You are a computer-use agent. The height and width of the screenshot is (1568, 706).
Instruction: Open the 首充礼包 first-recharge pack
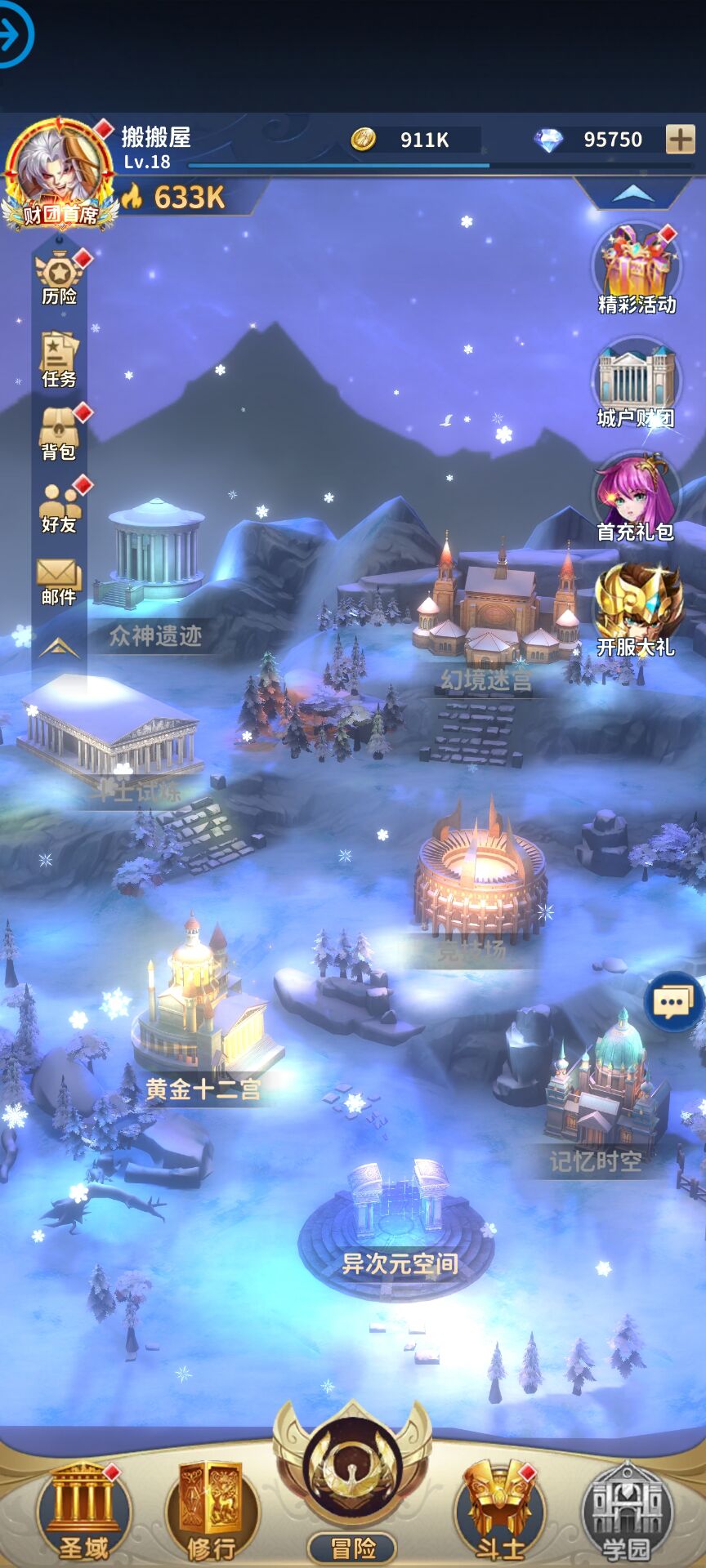[x=636, y=498]
